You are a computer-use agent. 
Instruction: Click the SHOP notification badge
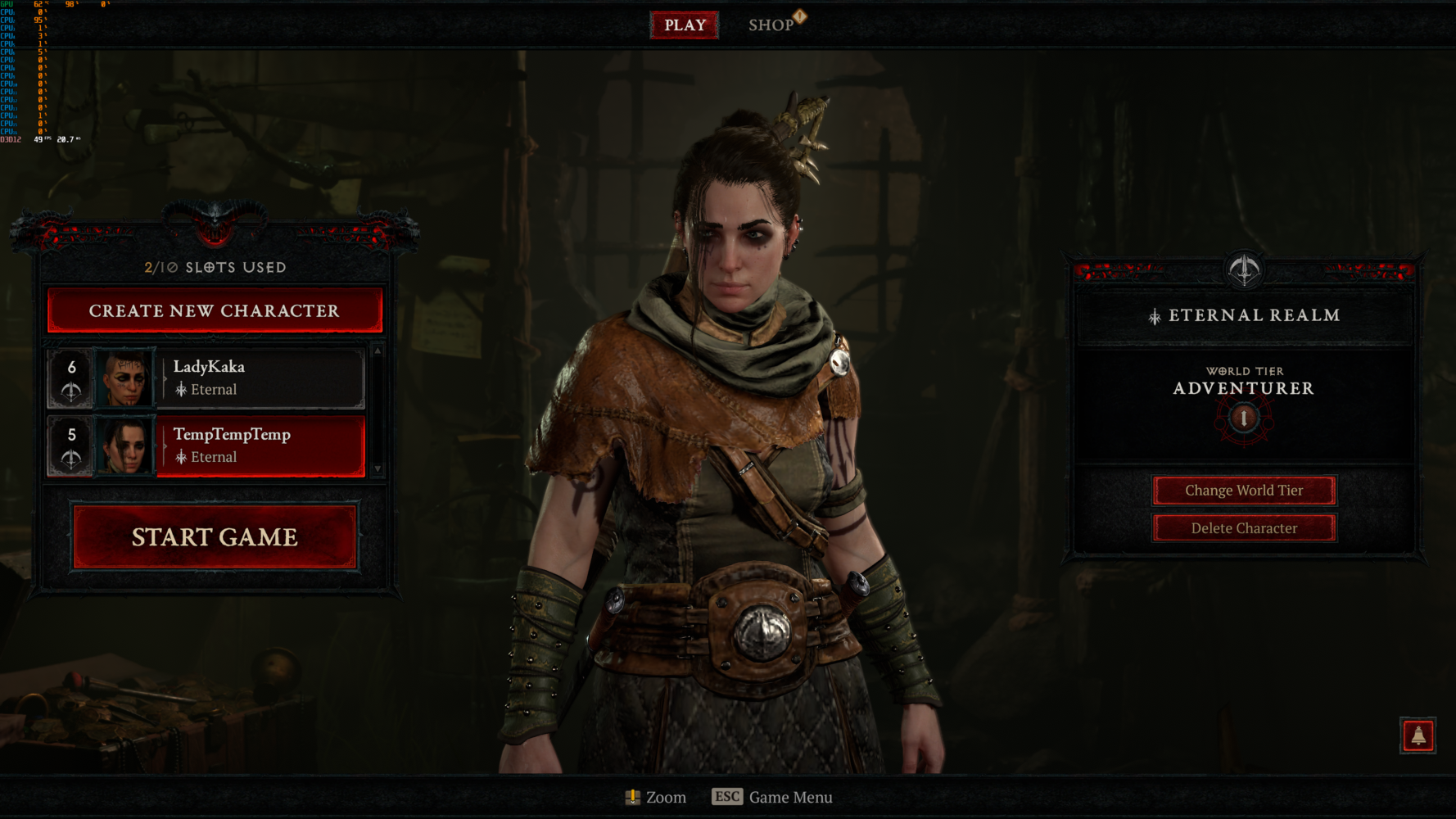tap(798, 15)
